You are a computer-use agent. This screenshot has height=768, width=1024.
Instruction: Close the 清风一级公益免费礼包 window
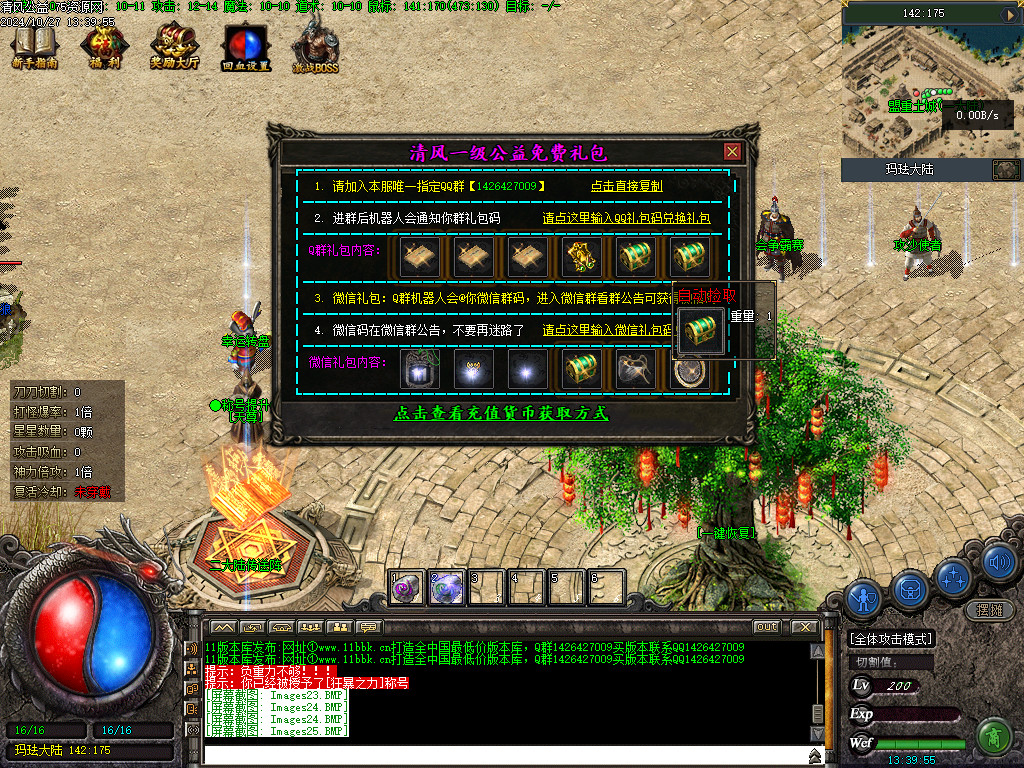[x=733, y=152]
